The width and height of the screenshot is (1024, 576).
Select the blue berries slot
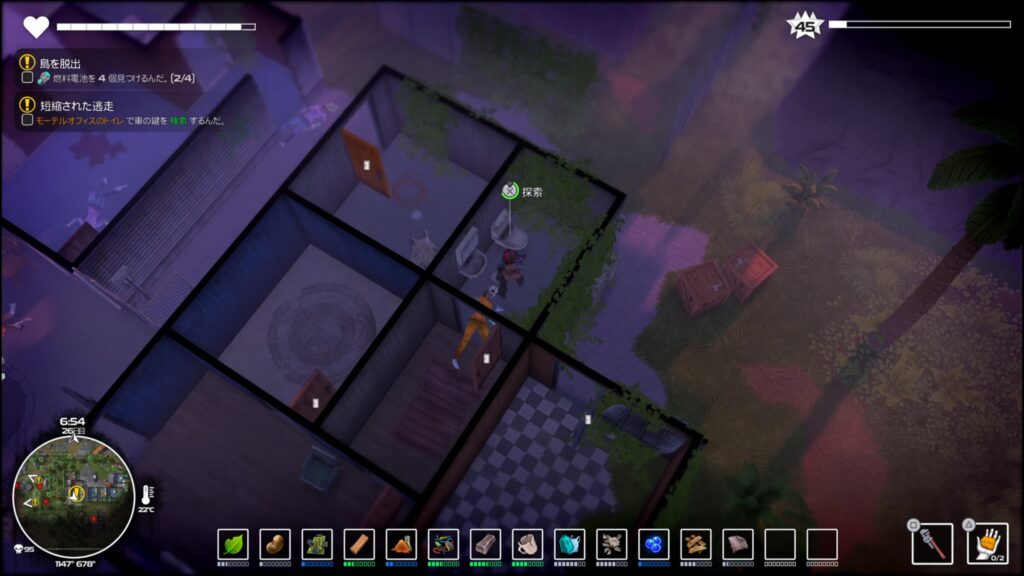(x=653, y=544)
